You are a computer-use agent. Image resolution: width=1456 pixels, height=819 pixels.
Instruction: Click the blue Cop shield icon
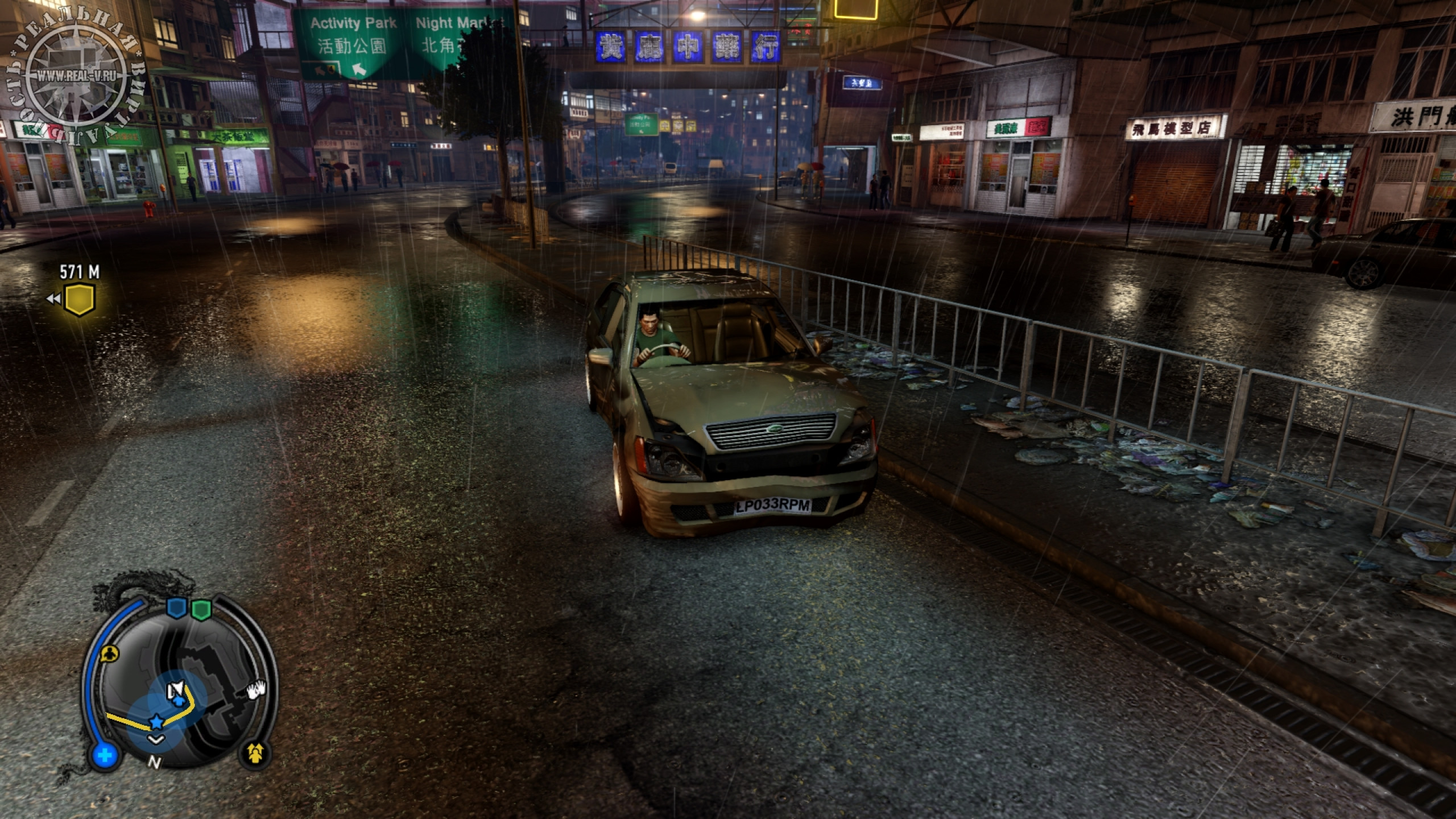(176, 609)
